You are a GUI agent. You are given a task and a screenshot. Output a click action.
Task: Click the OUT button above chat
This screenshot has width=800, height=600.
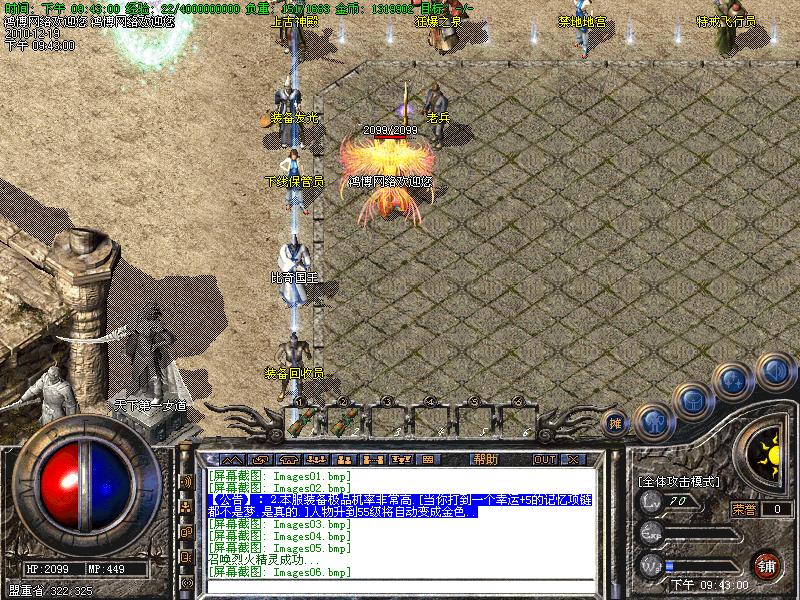[544, 459]
